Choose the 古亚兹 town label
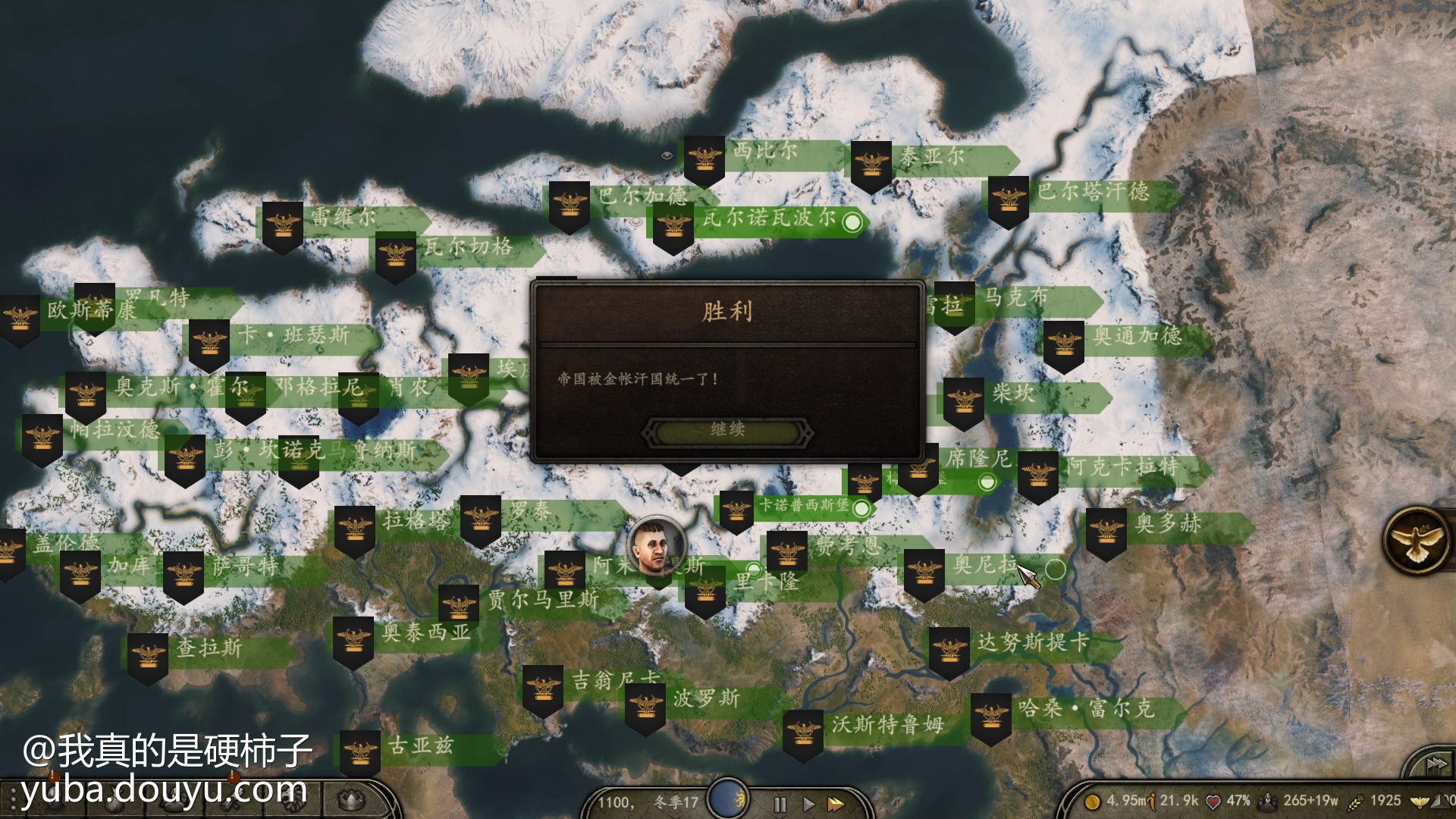This screenshot has height=819, width=1456. point(420,747)
